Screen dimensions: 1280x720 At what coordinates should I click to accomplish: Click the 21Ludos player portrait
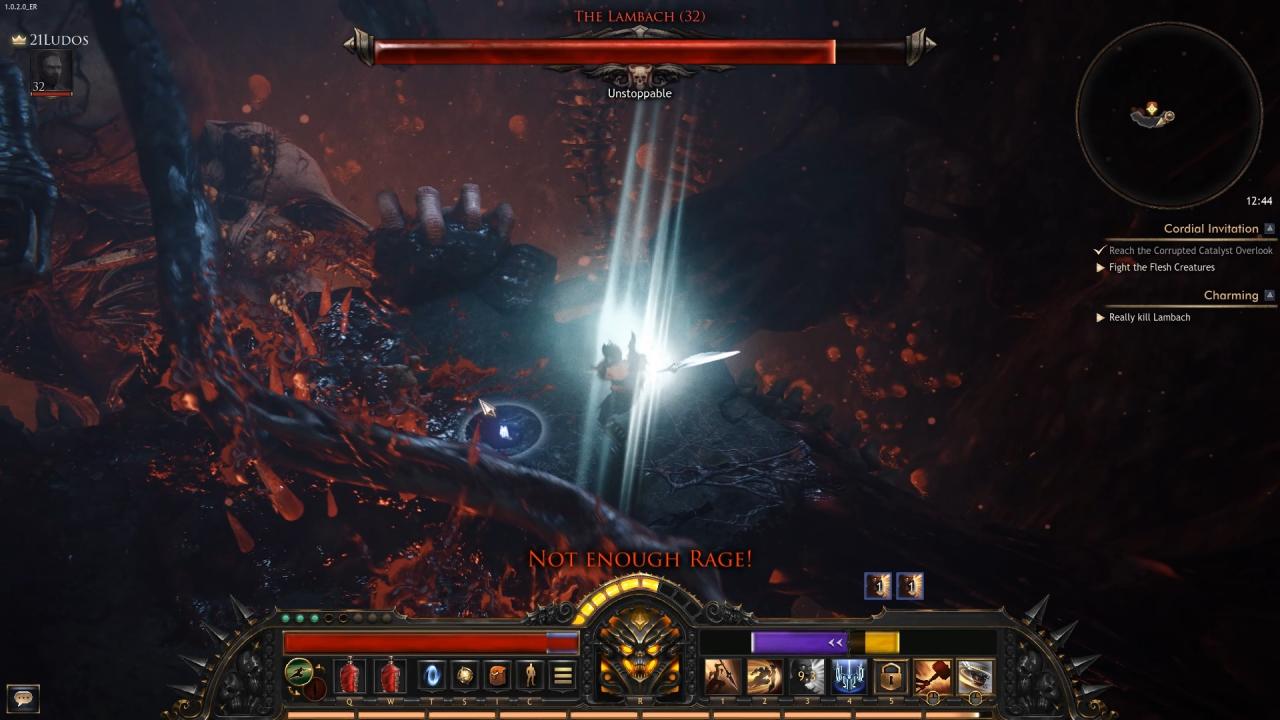[50, 72]
